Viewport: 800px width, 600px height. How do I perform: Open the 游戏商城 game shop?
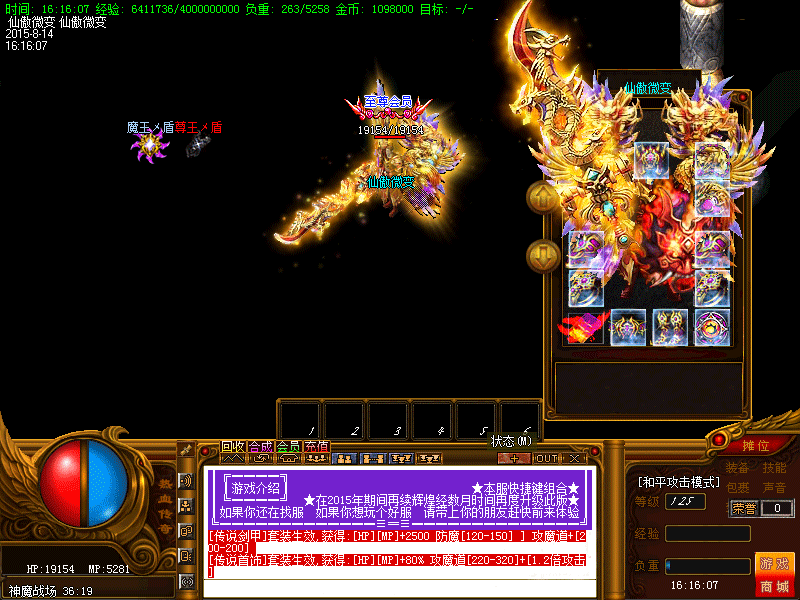(775, 573)
